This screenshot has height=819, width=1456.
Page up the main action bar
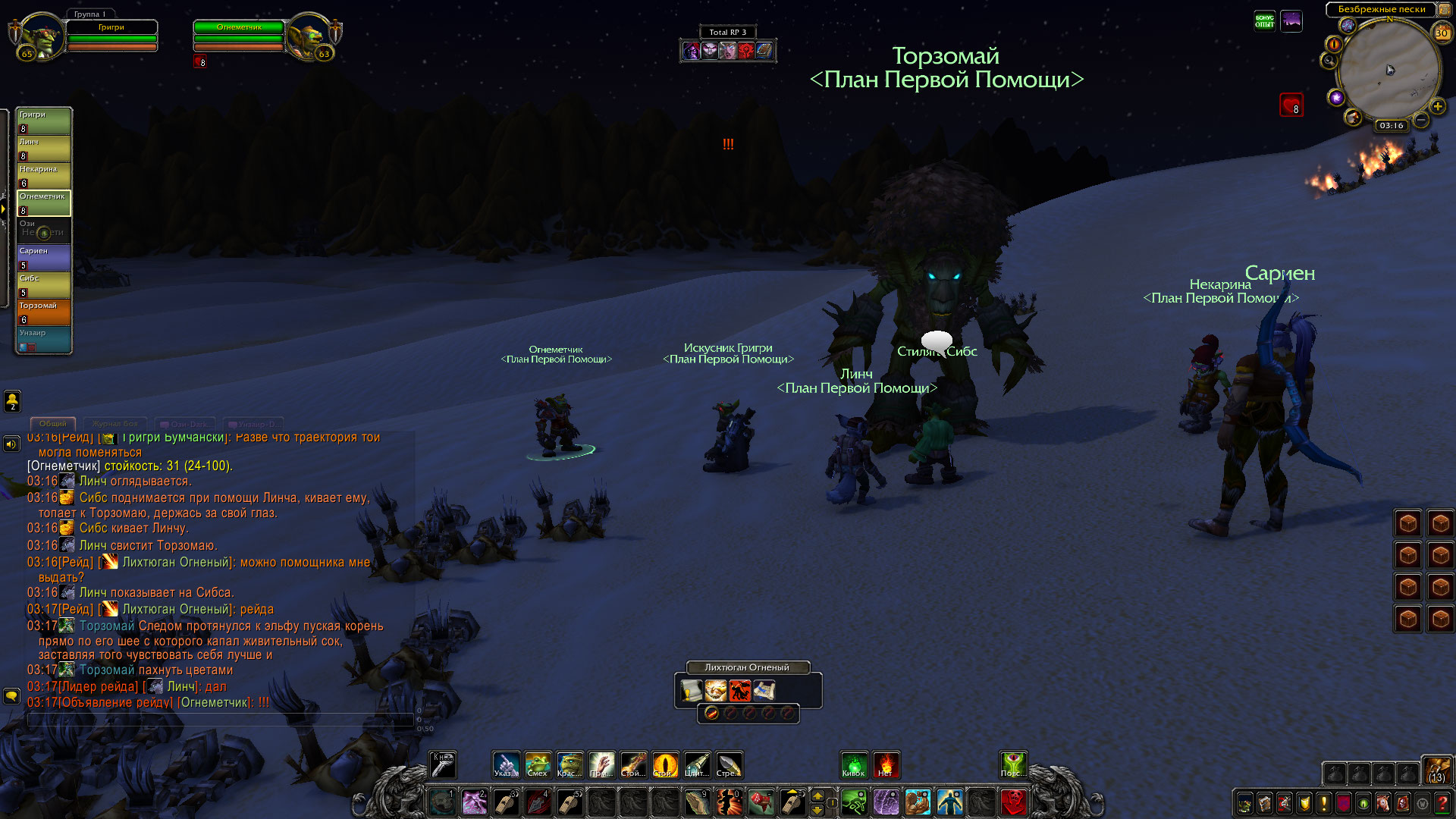pos(817,795)
